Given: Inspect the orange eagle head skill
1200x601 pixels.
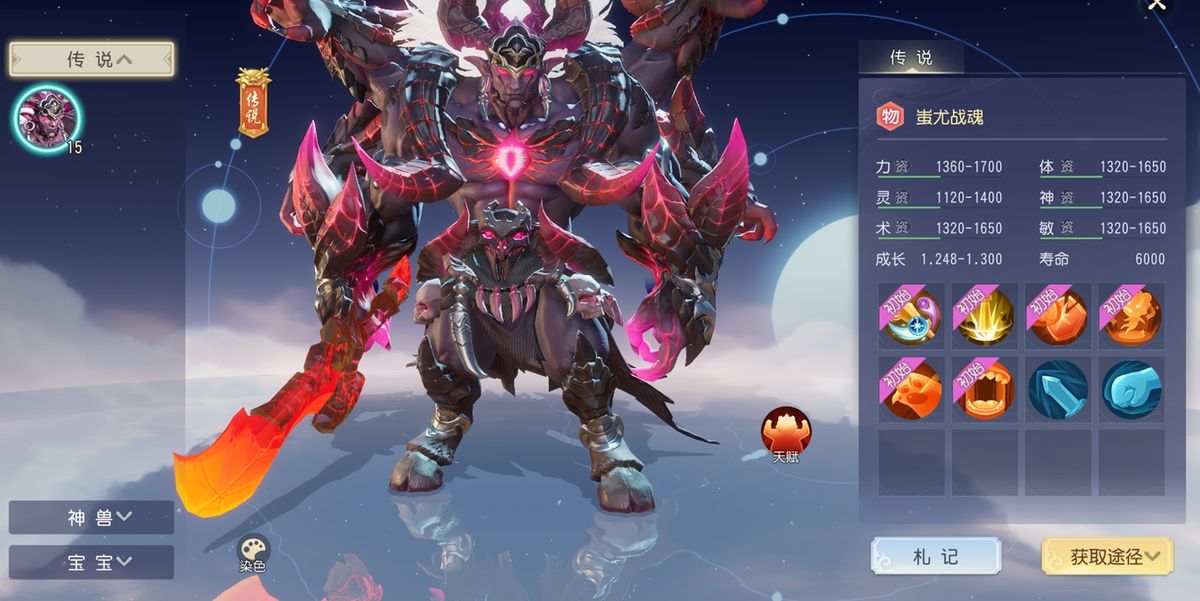Looking at the screenshot, I should 912,389.
